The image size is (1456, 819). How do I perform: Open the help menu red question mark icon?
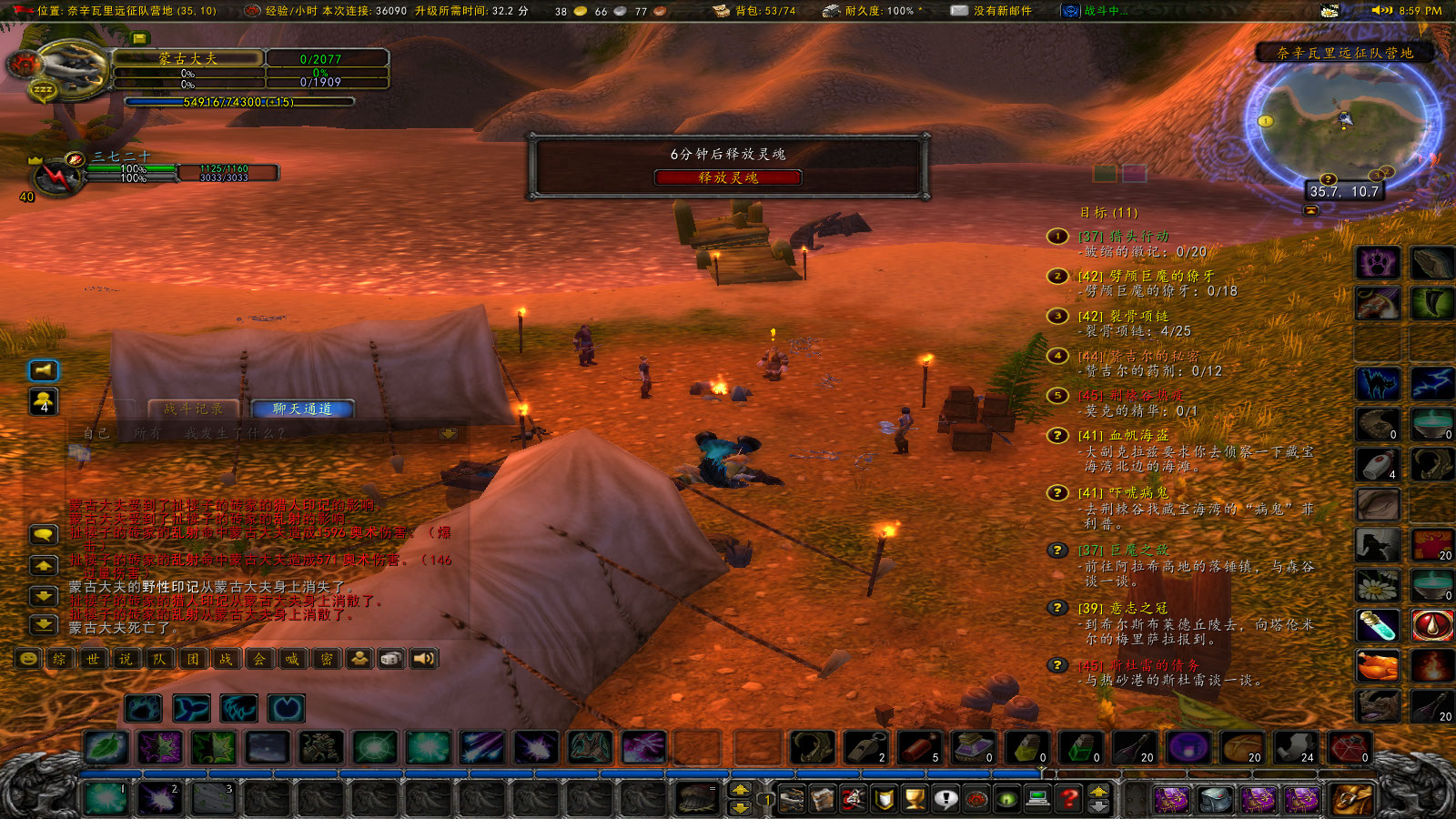point(1067,798)
